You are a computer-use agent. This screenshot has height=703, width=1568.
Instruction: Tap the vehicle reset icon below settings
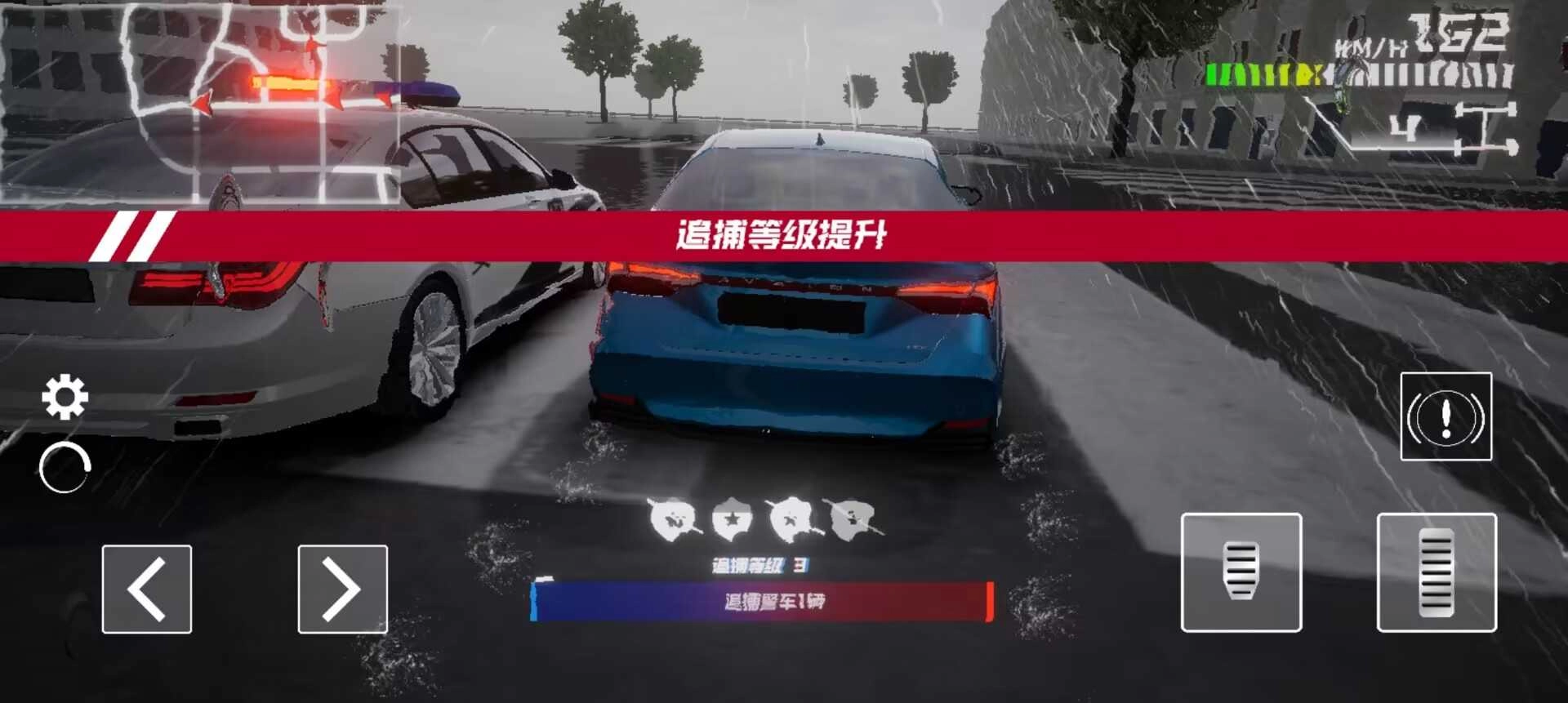pos(64,467)
